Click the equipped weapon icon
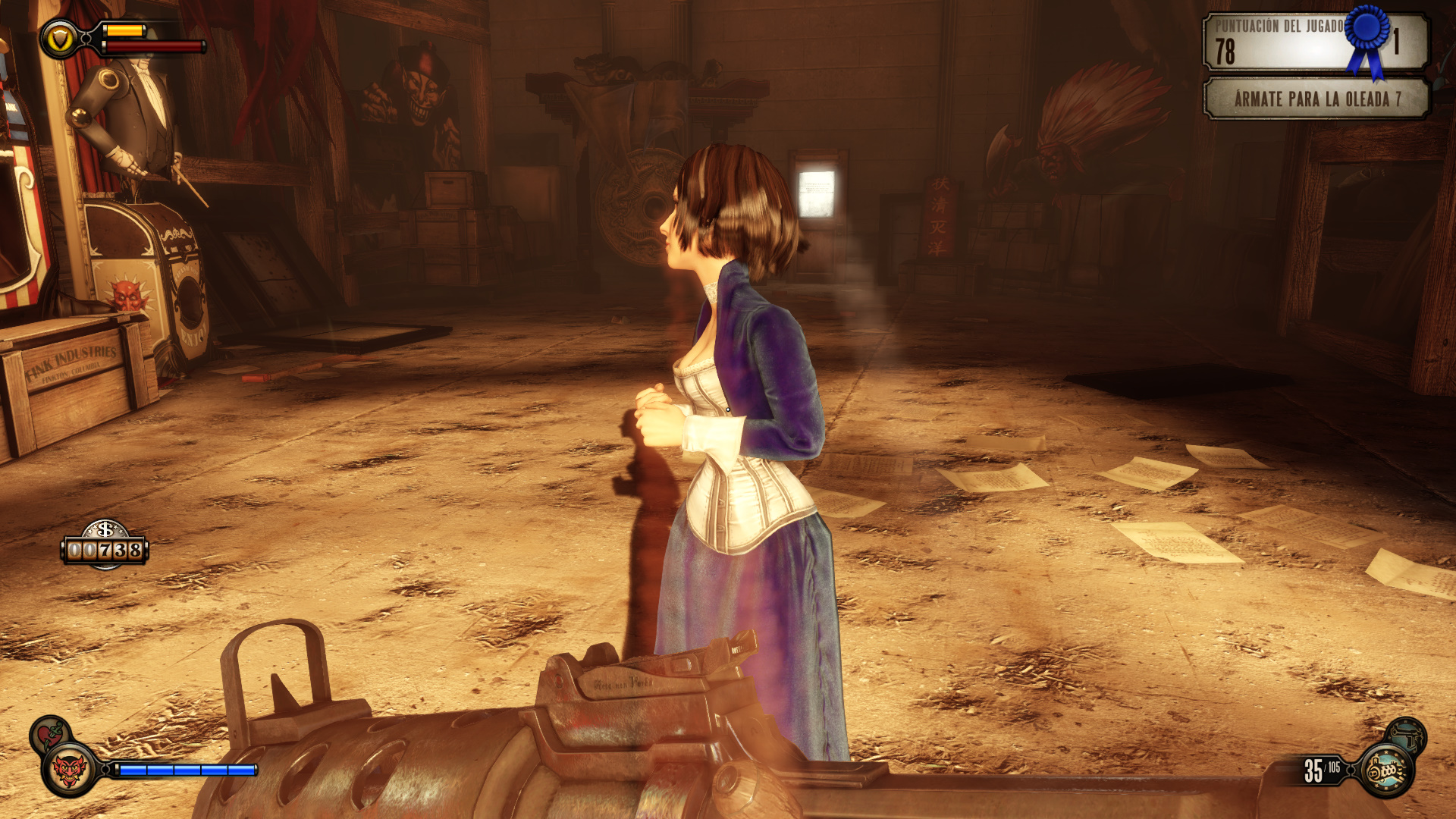 (1386, 770)
